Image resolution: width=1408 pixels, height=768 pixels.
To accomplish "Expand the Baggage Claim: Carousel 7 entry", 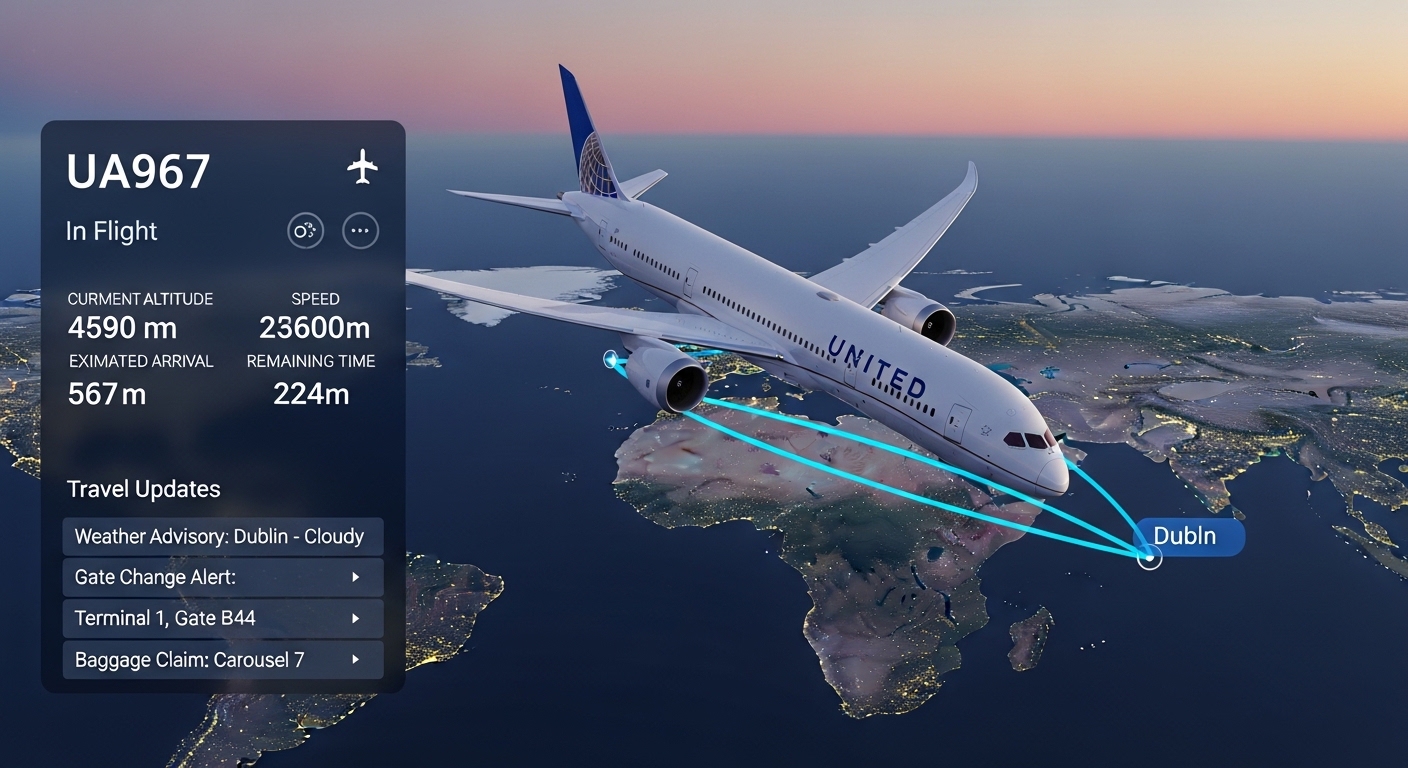I will (x=222, y=659).
